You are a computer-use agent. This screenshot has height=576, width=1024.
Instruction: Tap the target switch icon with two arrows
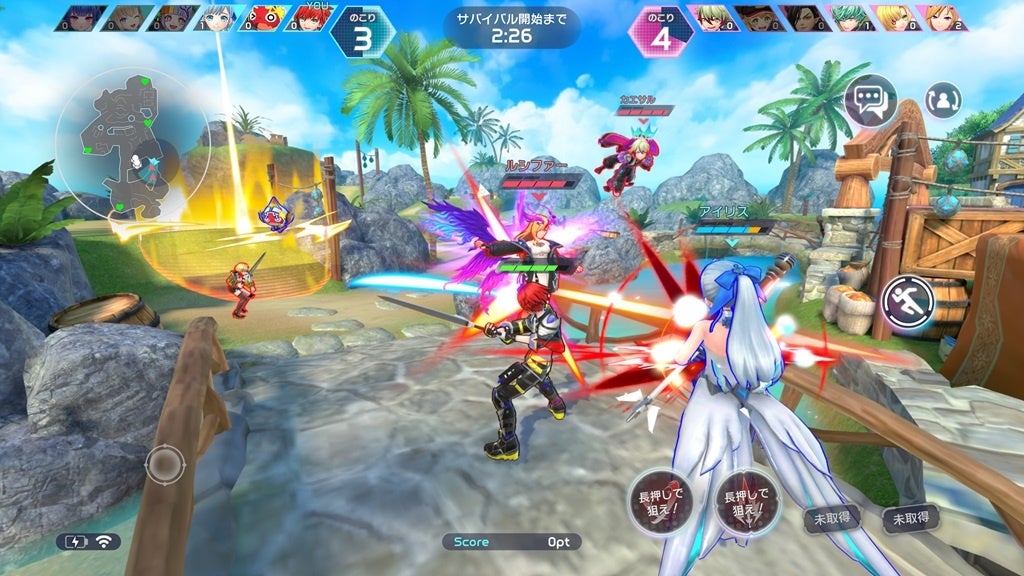point(942,100)
